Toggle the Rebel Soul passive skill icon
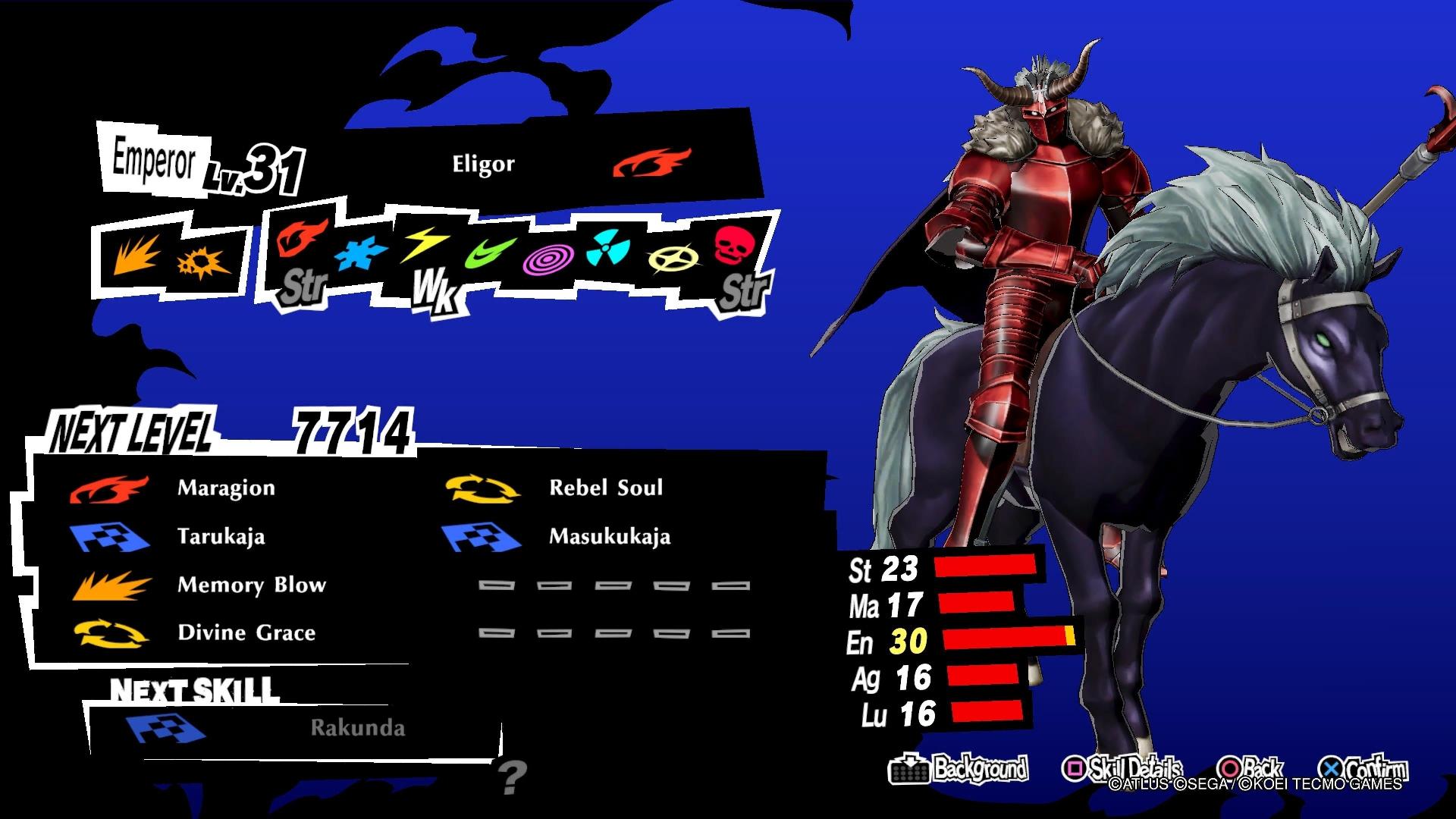 [484, 489]
